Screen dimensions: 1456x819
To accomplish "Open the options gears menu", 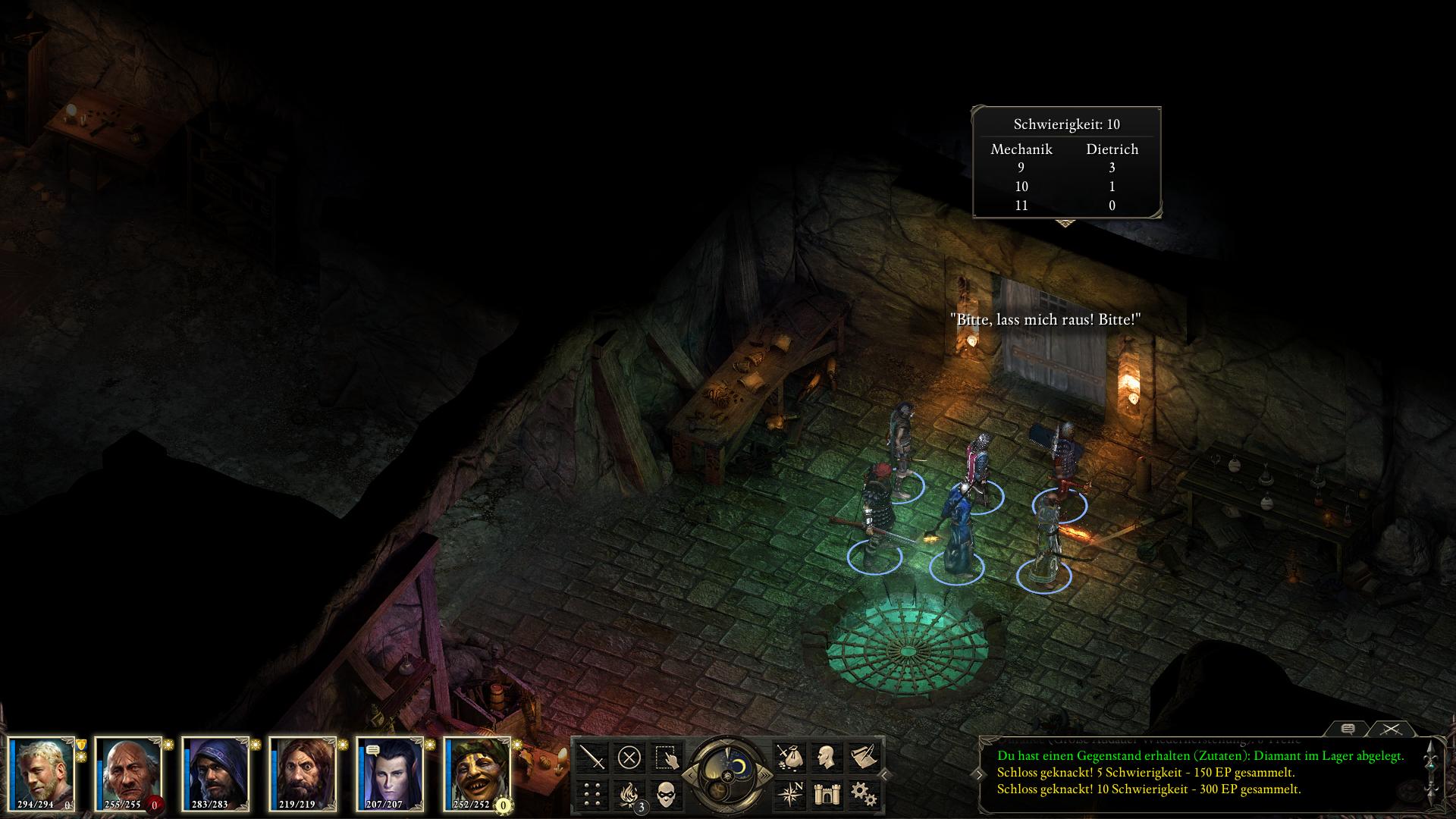I will click(x=862, y=794).
